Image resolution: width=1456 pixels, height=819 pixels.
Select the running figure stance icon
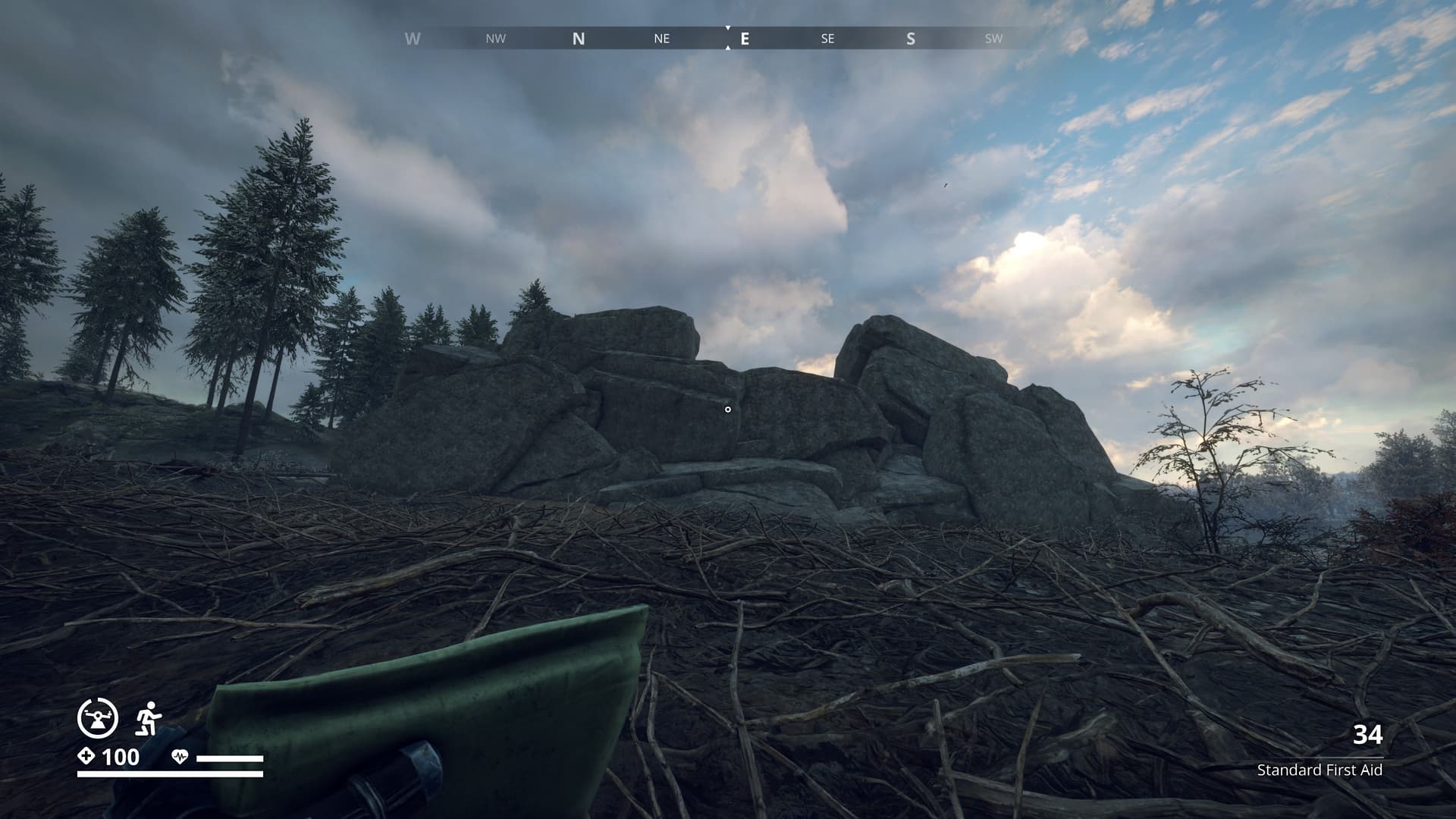coord(149,718)
